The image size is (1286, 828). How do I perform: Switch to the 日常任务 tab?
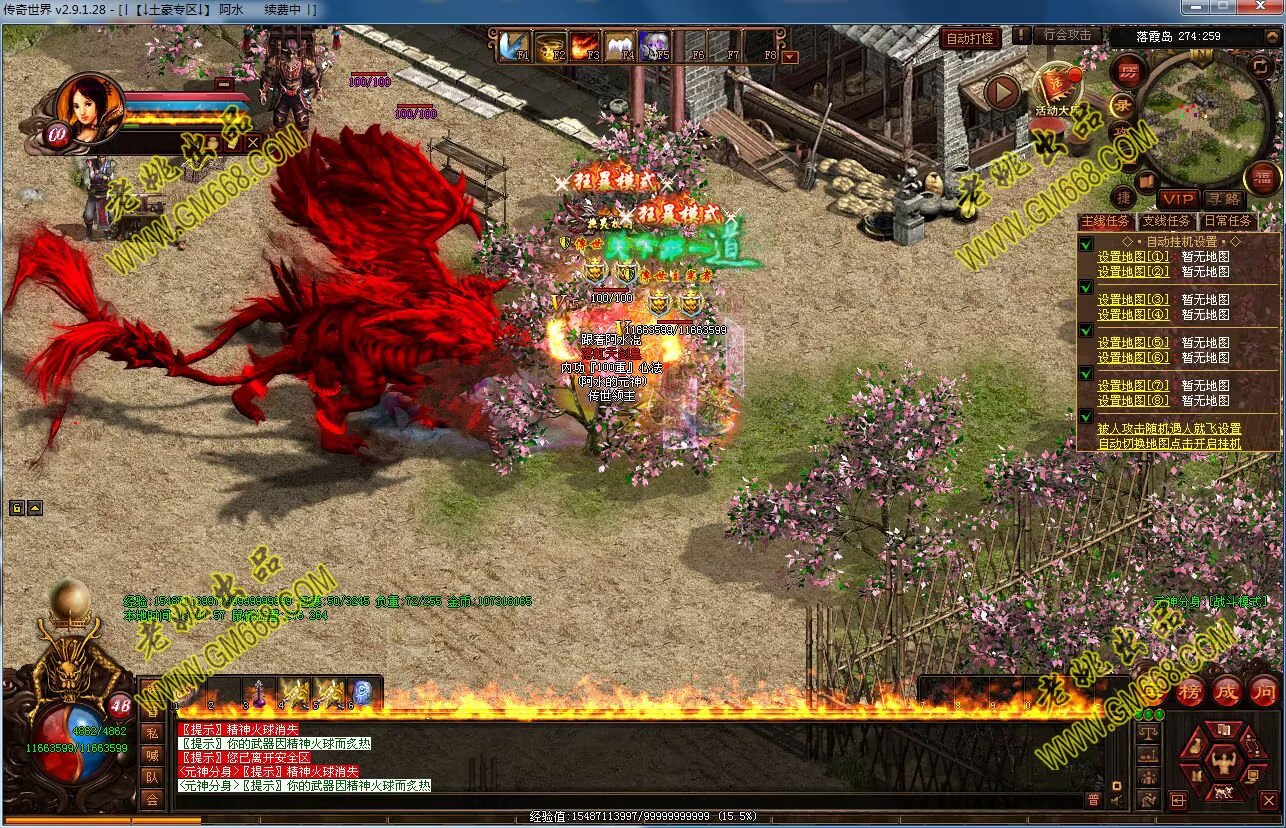point(1227,221)
